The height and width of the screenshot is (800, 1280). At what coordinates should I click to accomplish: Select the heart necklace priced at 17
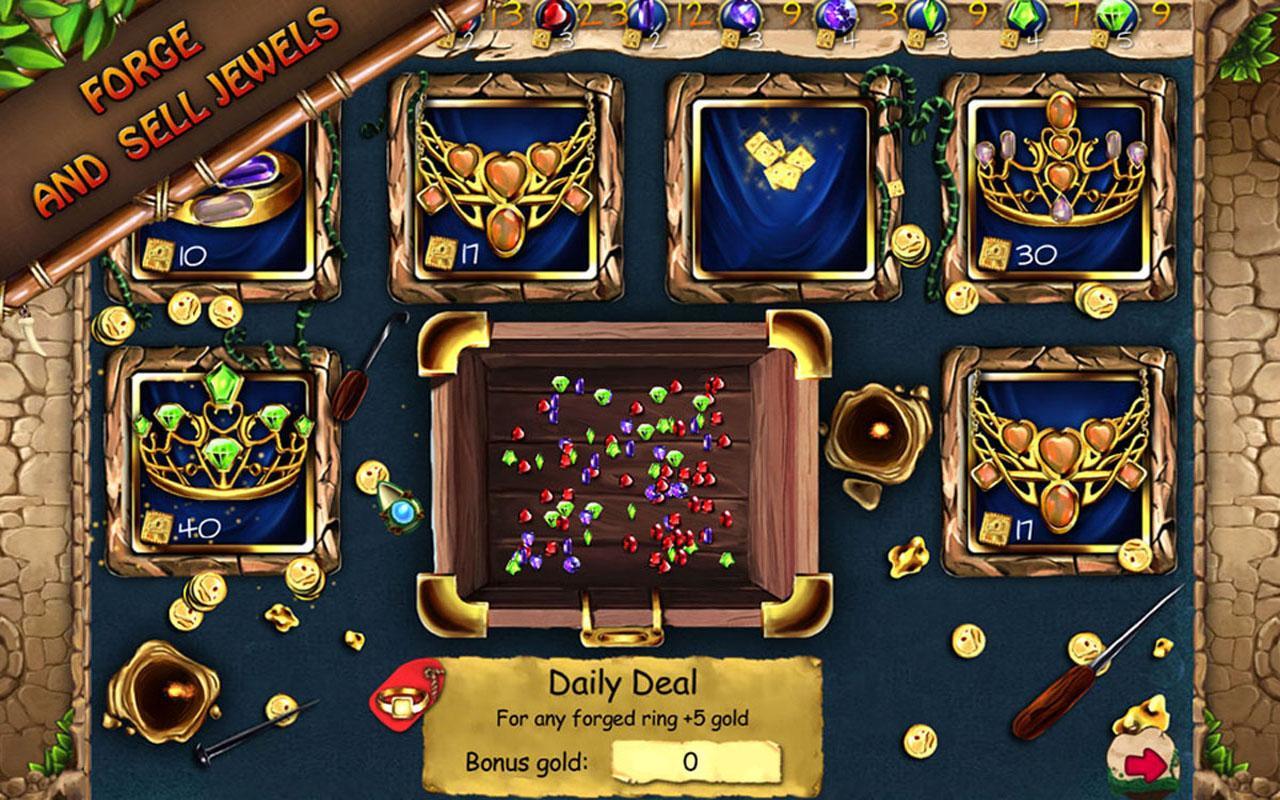pos(505,181)
